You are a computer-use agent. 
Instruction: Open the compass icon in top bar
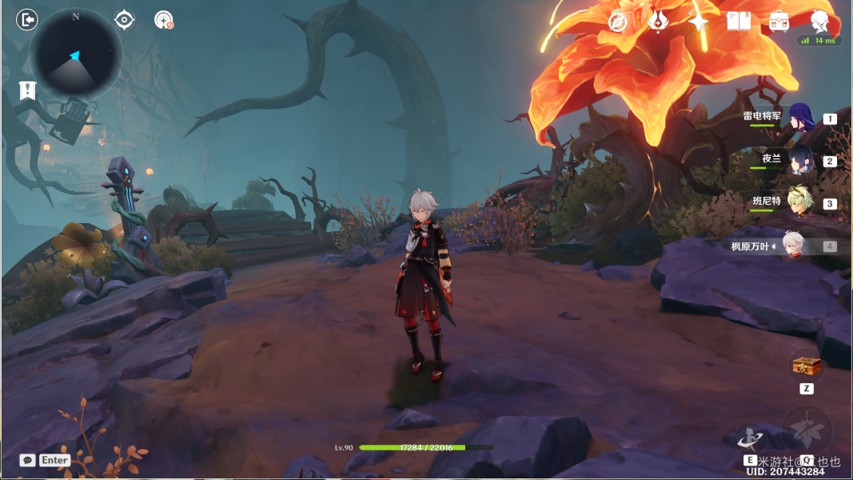point(618,21)
